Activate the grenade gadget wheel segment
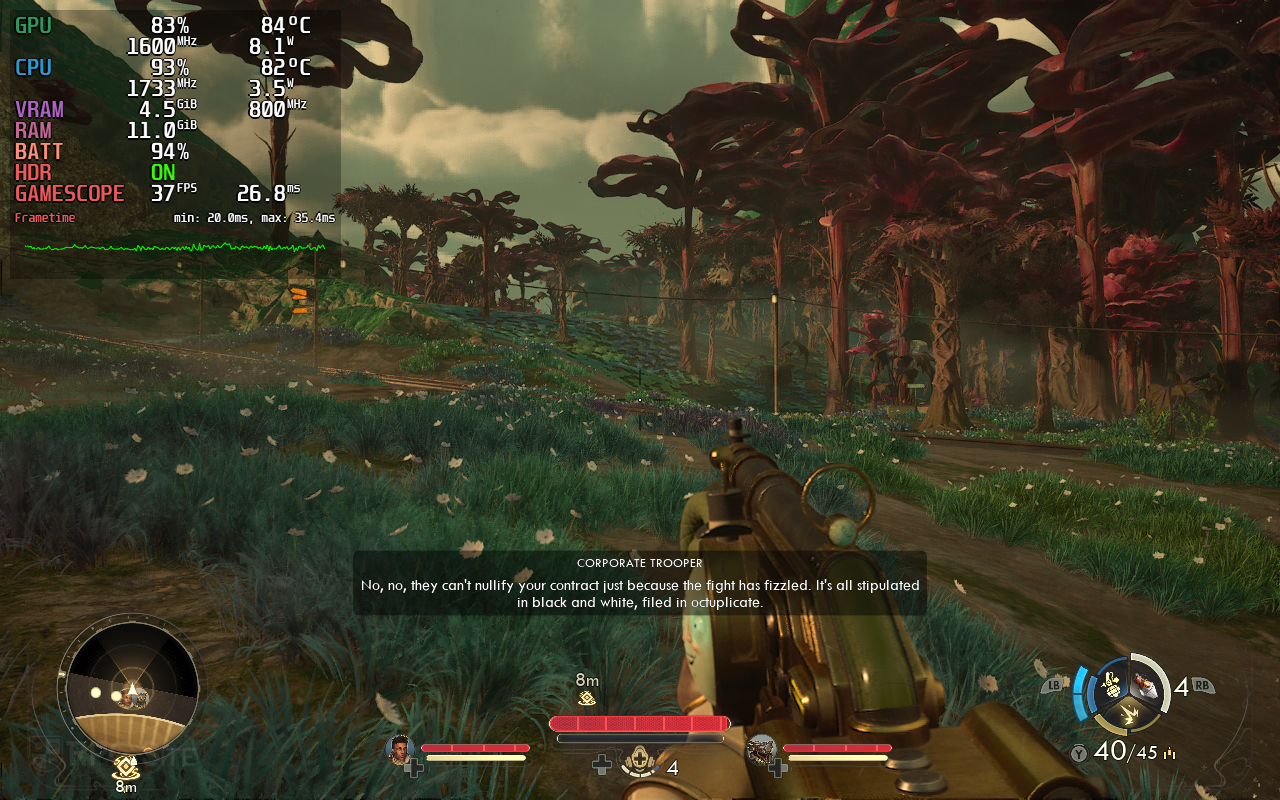This screenshot has height=800, width=1280. pyautogui.click(x=1111, y=685)
